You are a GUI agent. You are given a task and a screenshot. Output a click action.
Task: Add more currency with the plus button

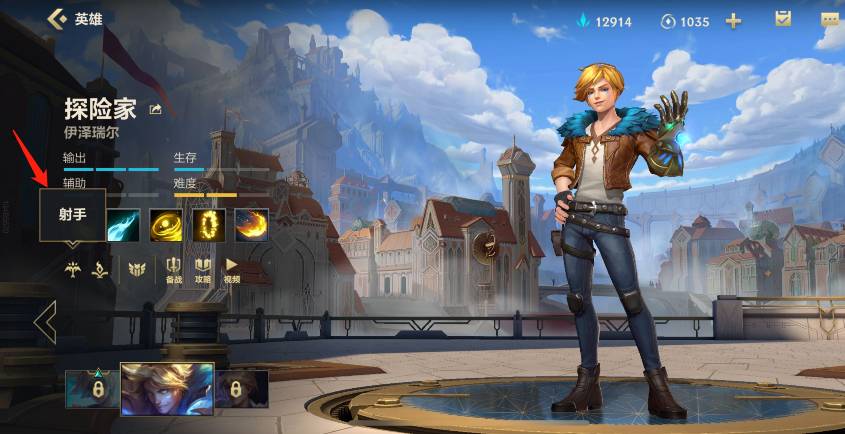(x=733, y=21)
